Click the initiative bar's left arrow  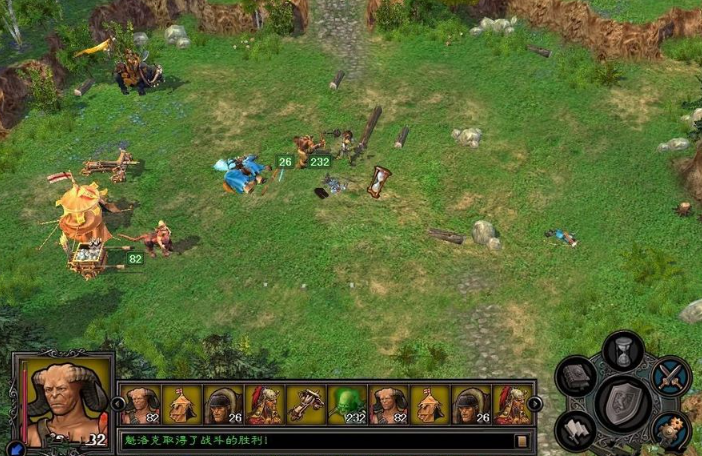[x=118, y=404]
